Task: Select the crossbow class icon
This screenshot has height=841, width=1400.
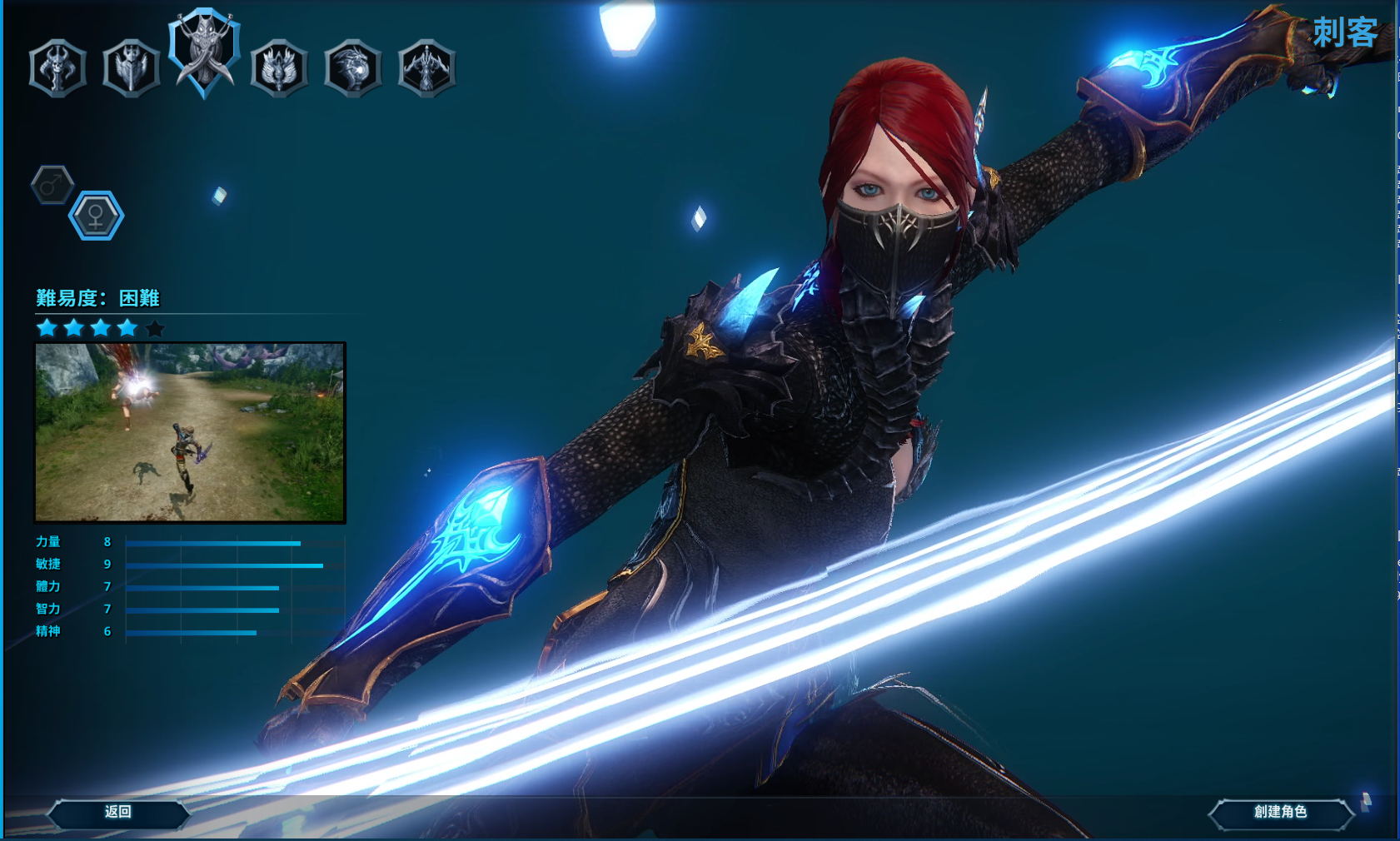Action: (426, 67)
